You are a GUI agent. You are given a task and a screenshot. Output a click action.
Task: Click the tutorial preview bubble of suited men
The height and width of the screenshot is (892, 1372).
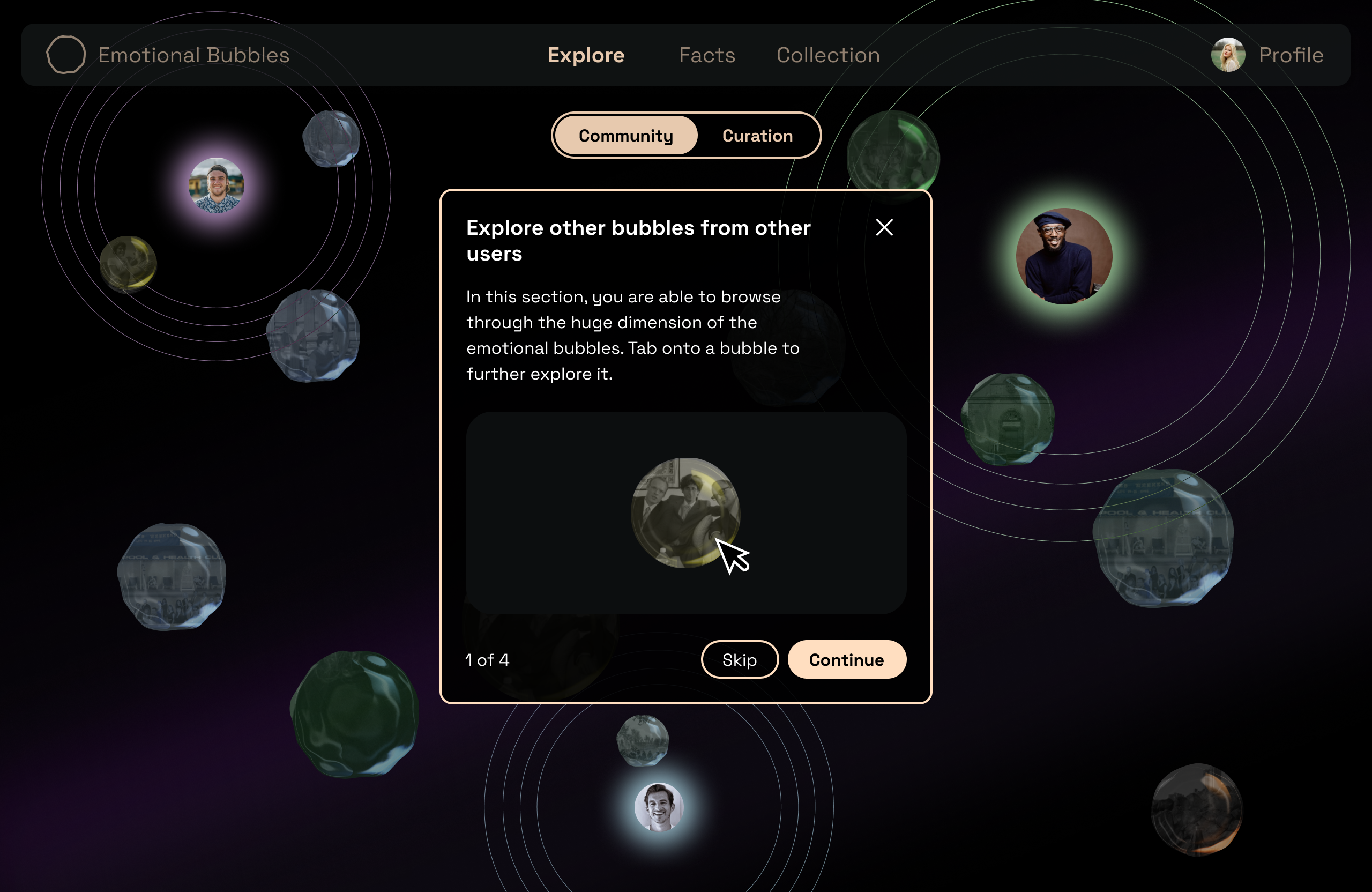pos(685,512)
